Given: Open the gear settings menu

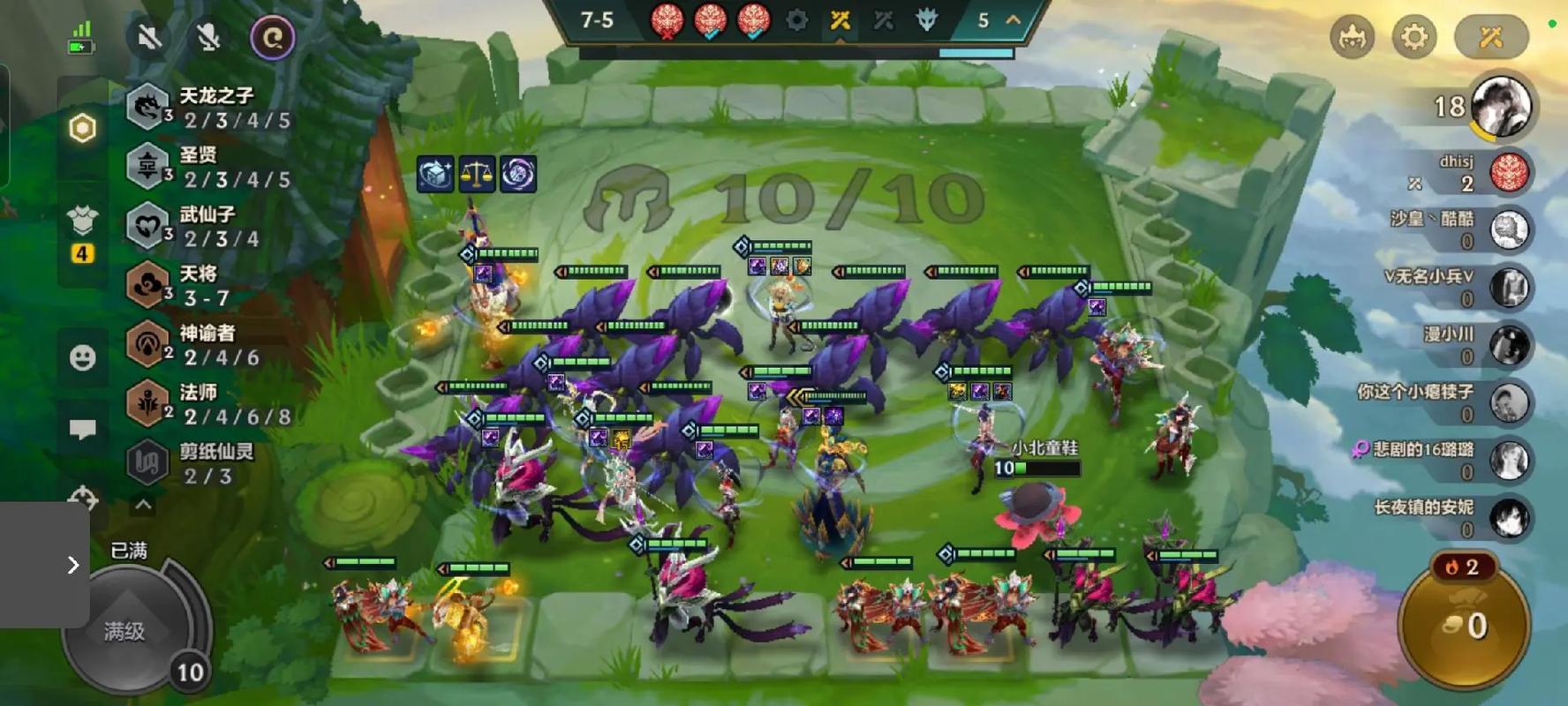Looking at the screenshot, I should click(x=1413, y=37).
